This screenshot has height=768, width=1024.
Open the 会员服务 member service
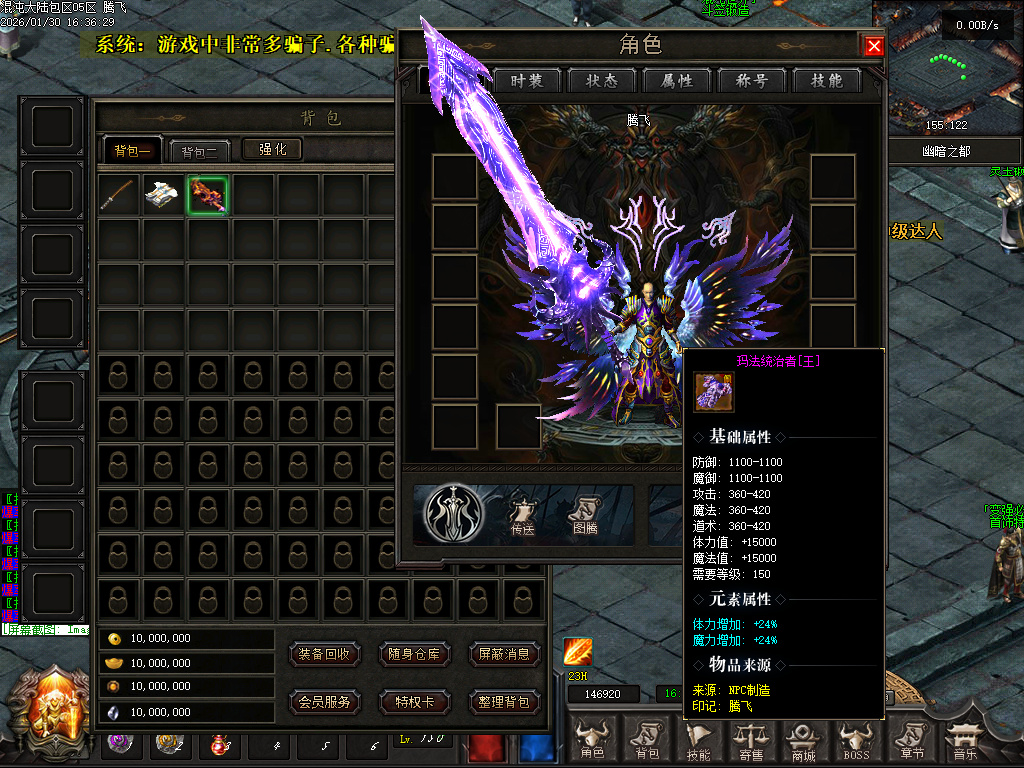coord(324,702)
